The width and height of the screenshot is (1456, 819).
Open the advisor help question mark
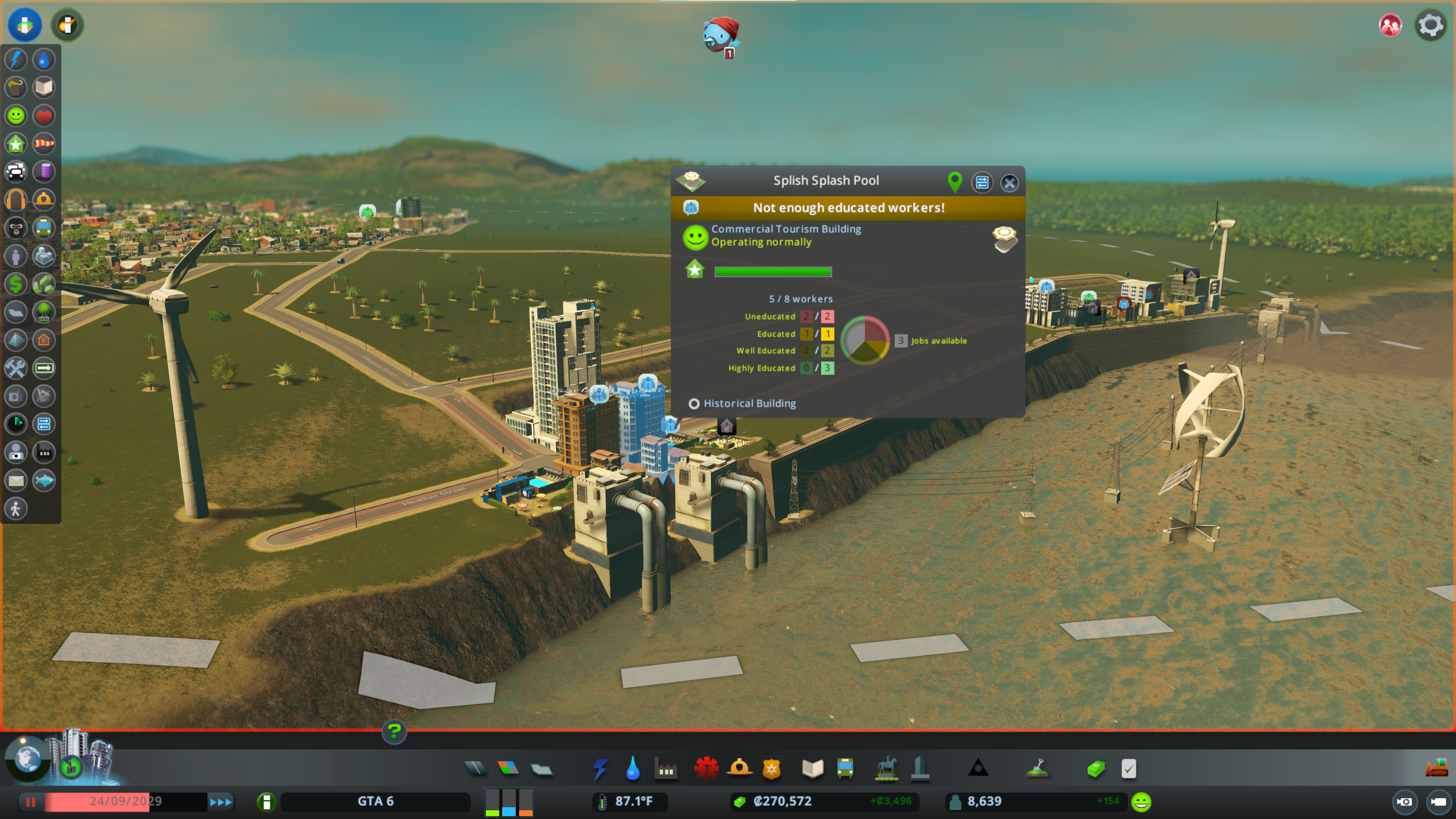pos(394,731)
